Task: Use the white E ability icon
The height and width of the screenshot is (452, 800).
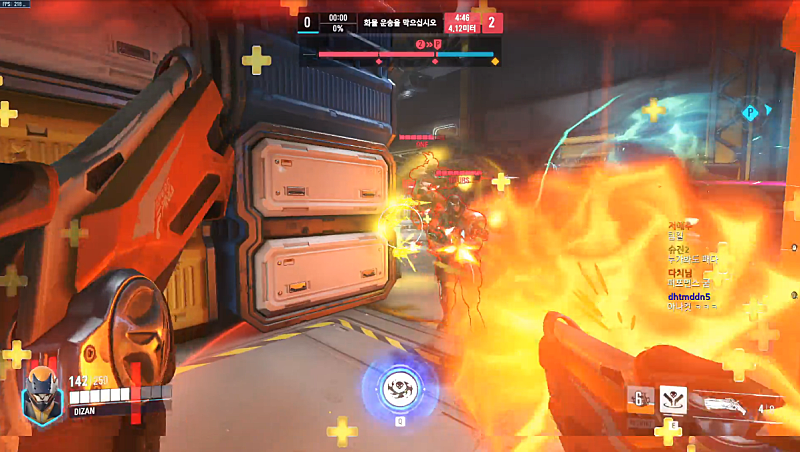Action: pyautogui.click(x=672, y=400)
